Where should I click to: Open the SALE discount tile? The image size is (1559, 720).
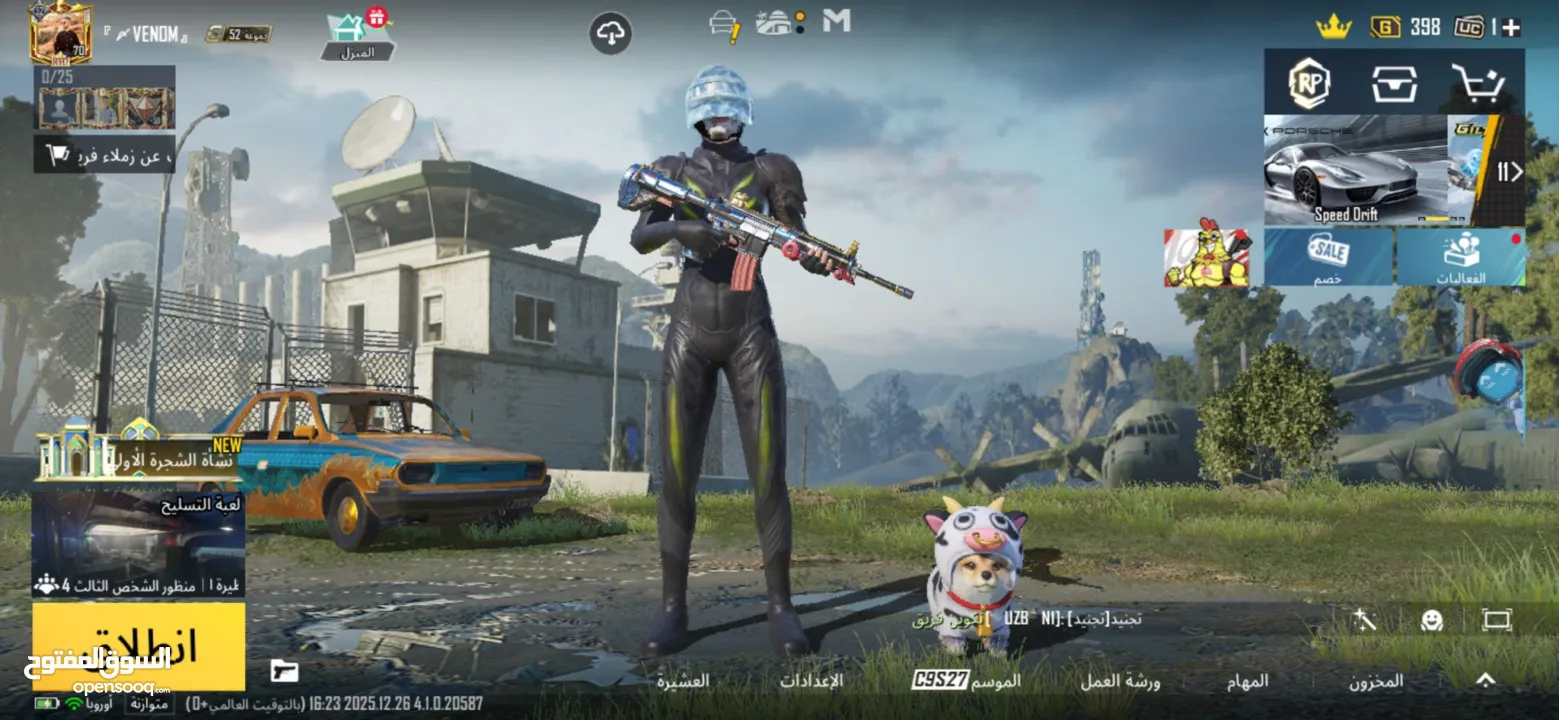coord(1328,257)
